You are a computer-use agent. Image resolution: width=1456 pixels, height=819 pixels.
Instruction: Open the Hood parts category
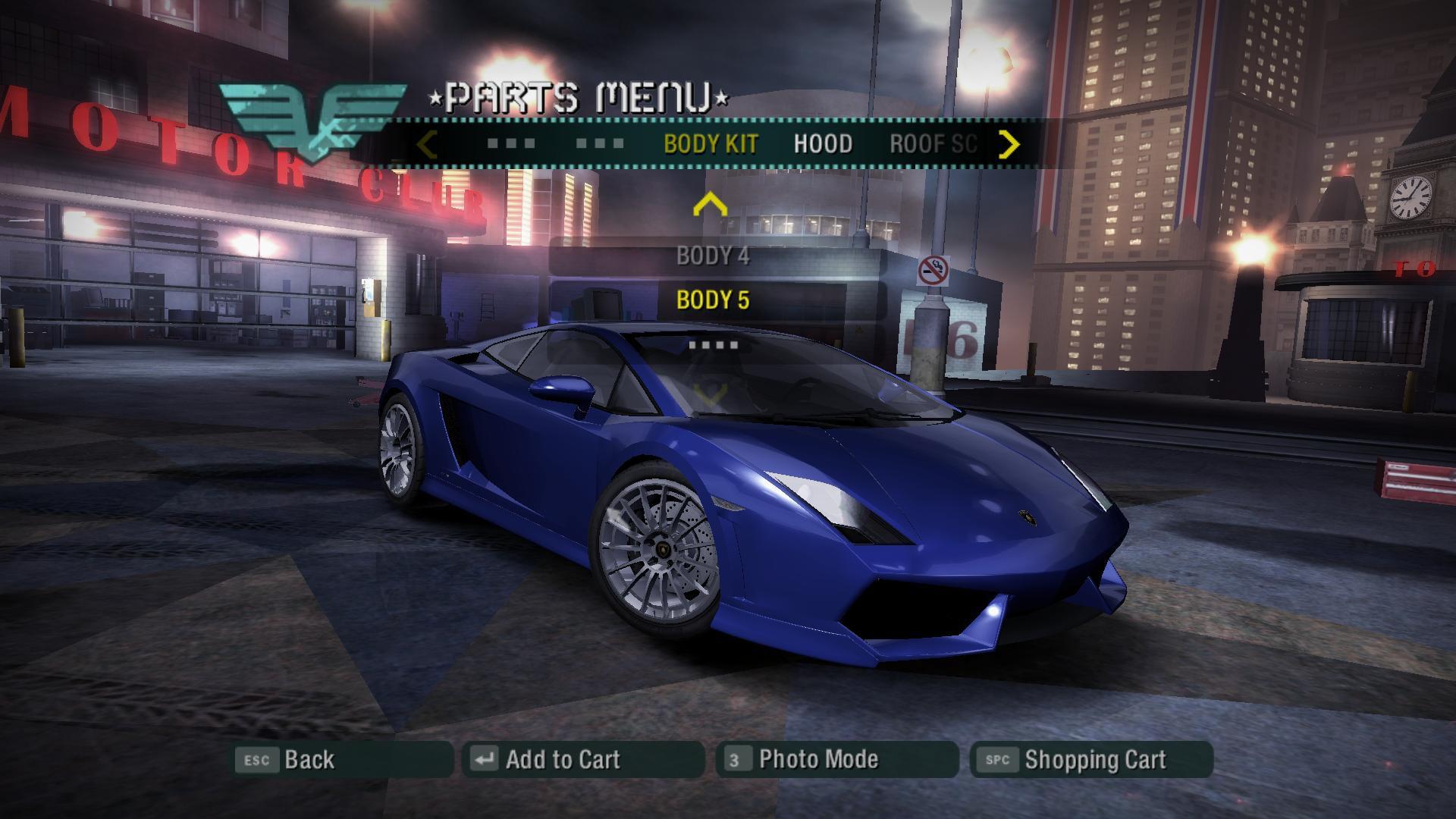823,144
